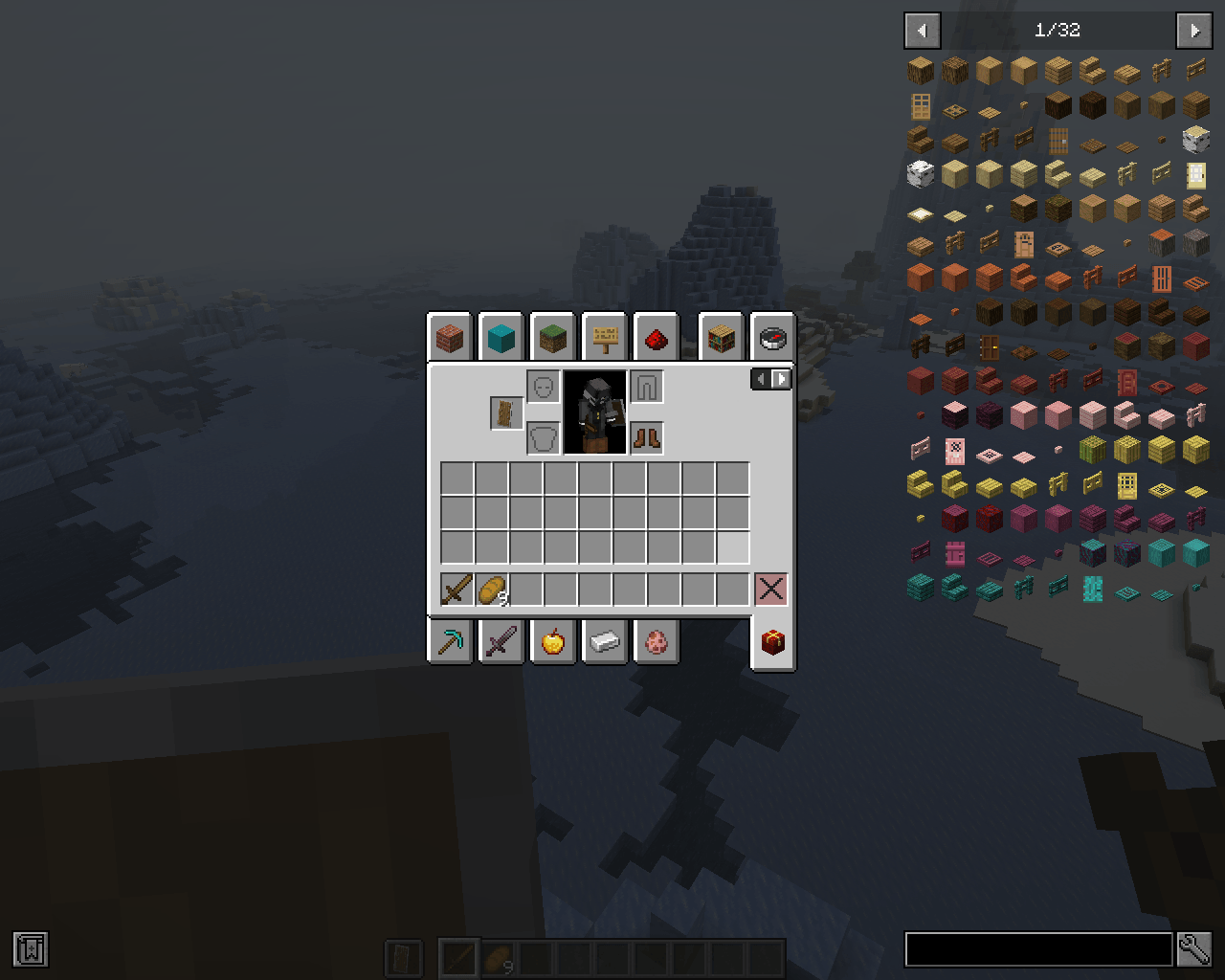Go back a page with the left arrow

click(x=922, y=31)
